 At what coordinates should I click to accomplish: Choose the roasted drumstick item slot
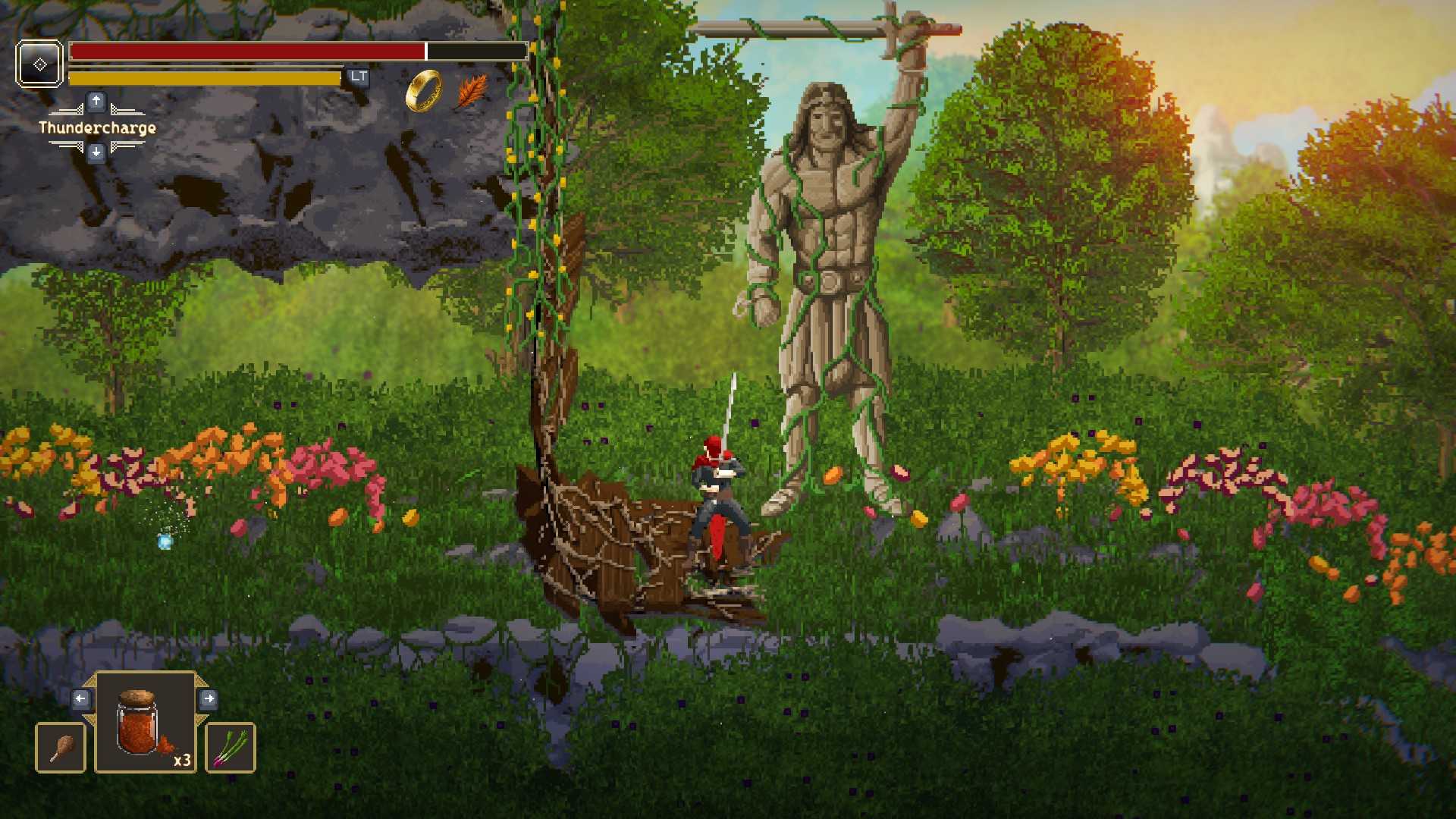coord(61,748)
